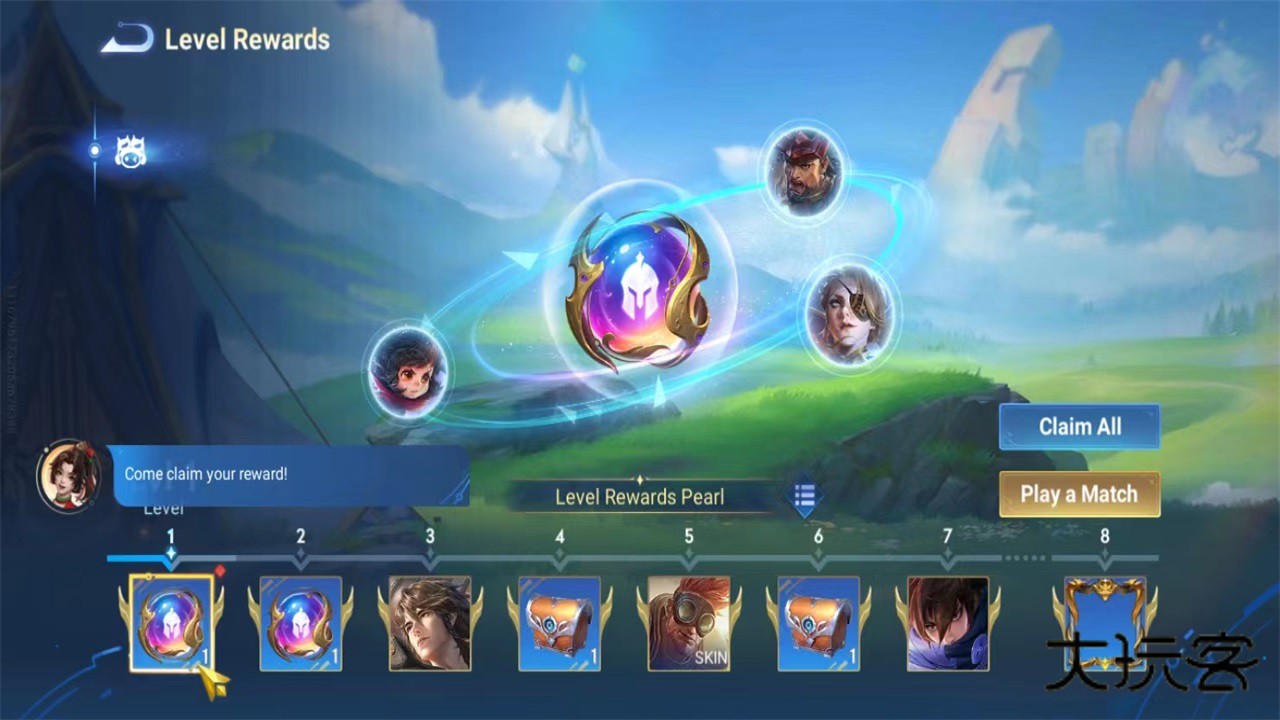Viewport: 1280px width, 720px height.
Task: Choose the level 3 hero reward
Action: 430,623
